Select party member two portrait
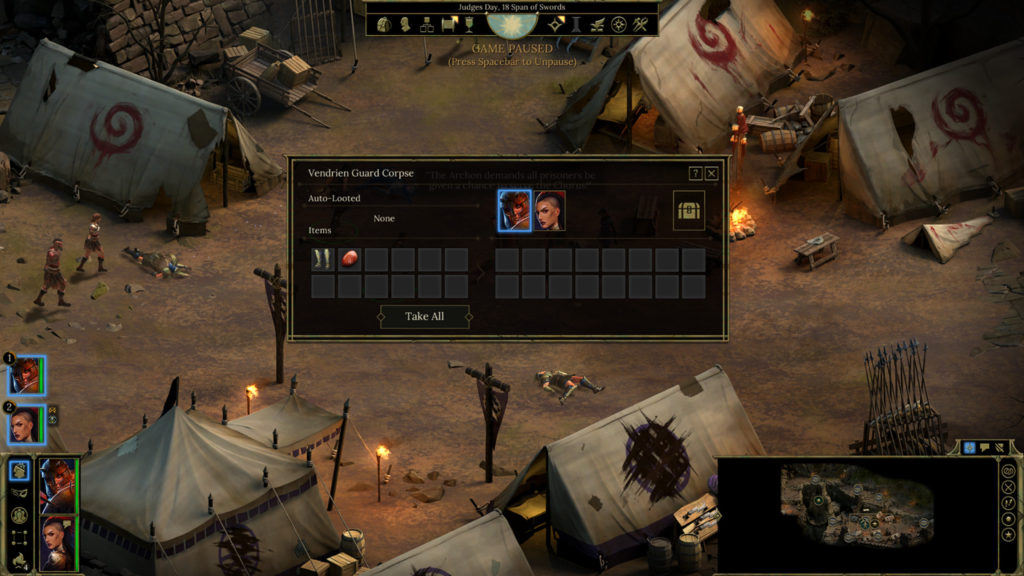The height and width of the screenshot is (576, 1024). (26, 426)
